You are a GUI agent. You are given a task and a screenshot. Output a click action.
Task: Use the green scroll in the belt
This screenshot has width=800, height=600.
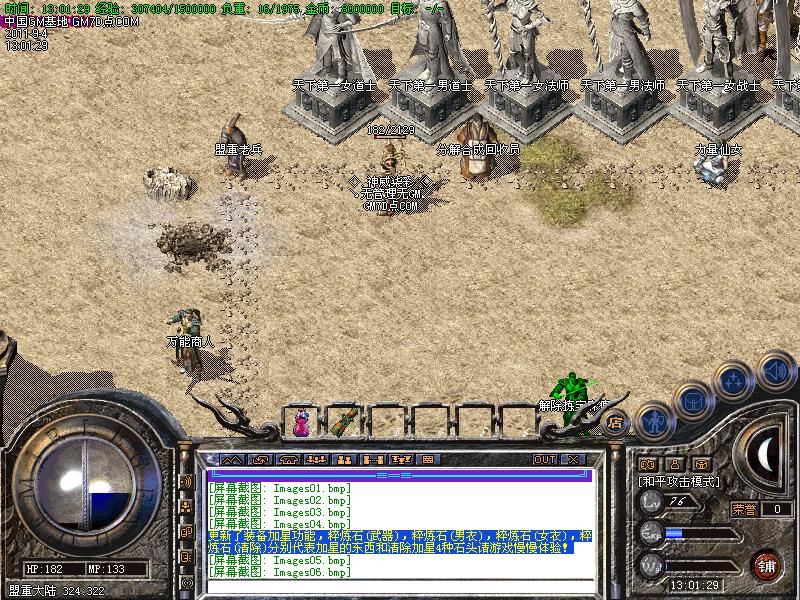click(345, 422)
